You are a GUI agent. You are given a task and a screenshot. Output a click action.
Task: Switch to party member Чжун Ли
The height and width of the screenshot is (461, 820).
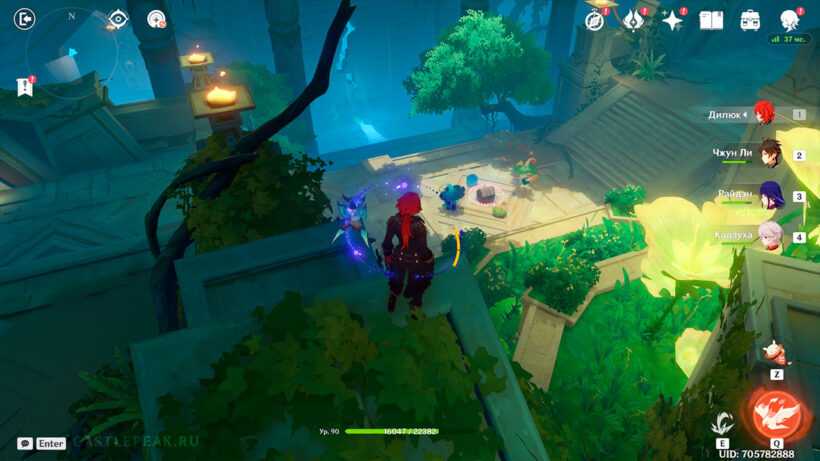tap(768, 153)
